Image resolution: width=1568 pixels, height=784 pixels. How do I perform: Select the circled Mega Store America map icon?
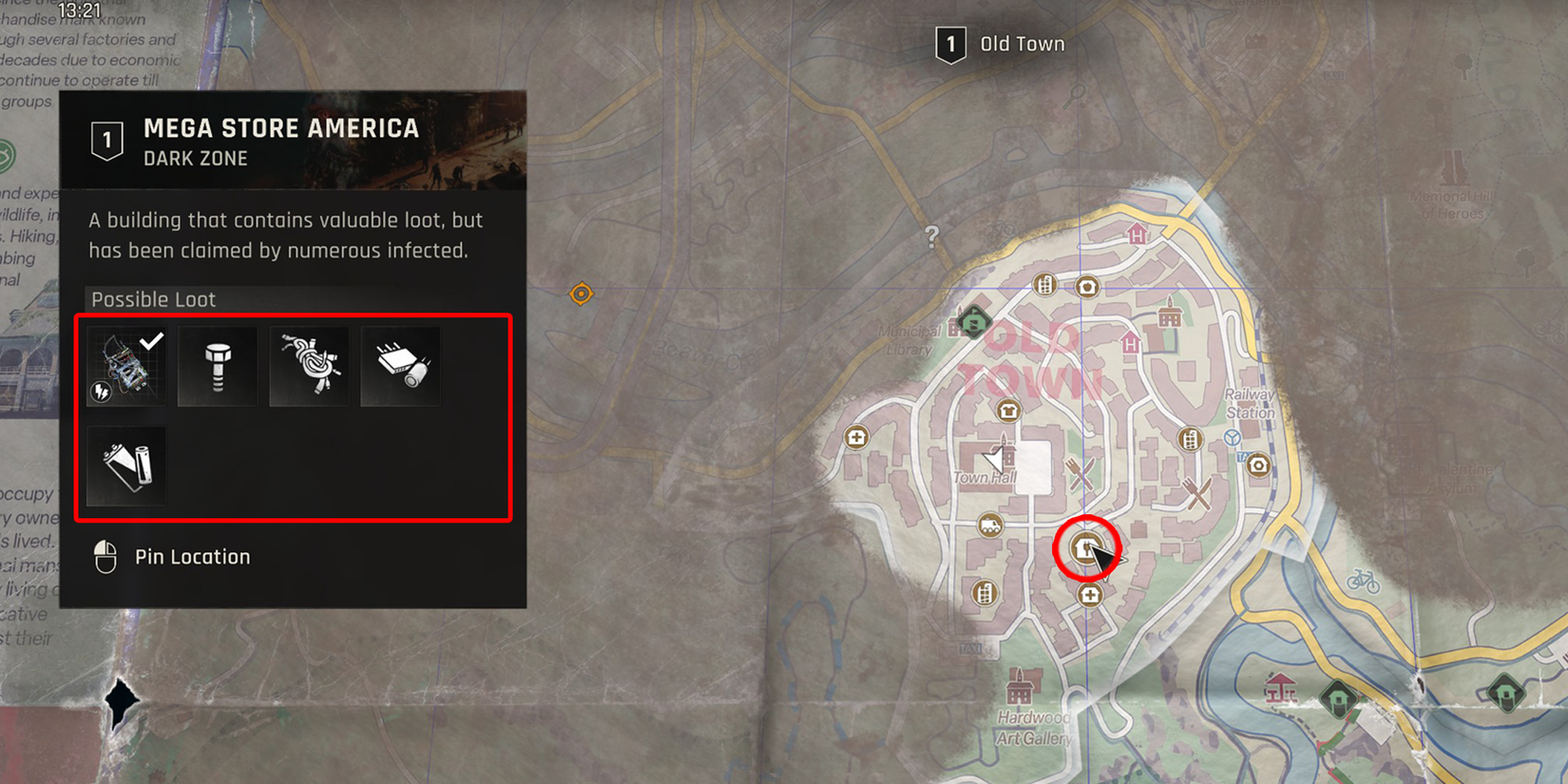pos(1085,545)
